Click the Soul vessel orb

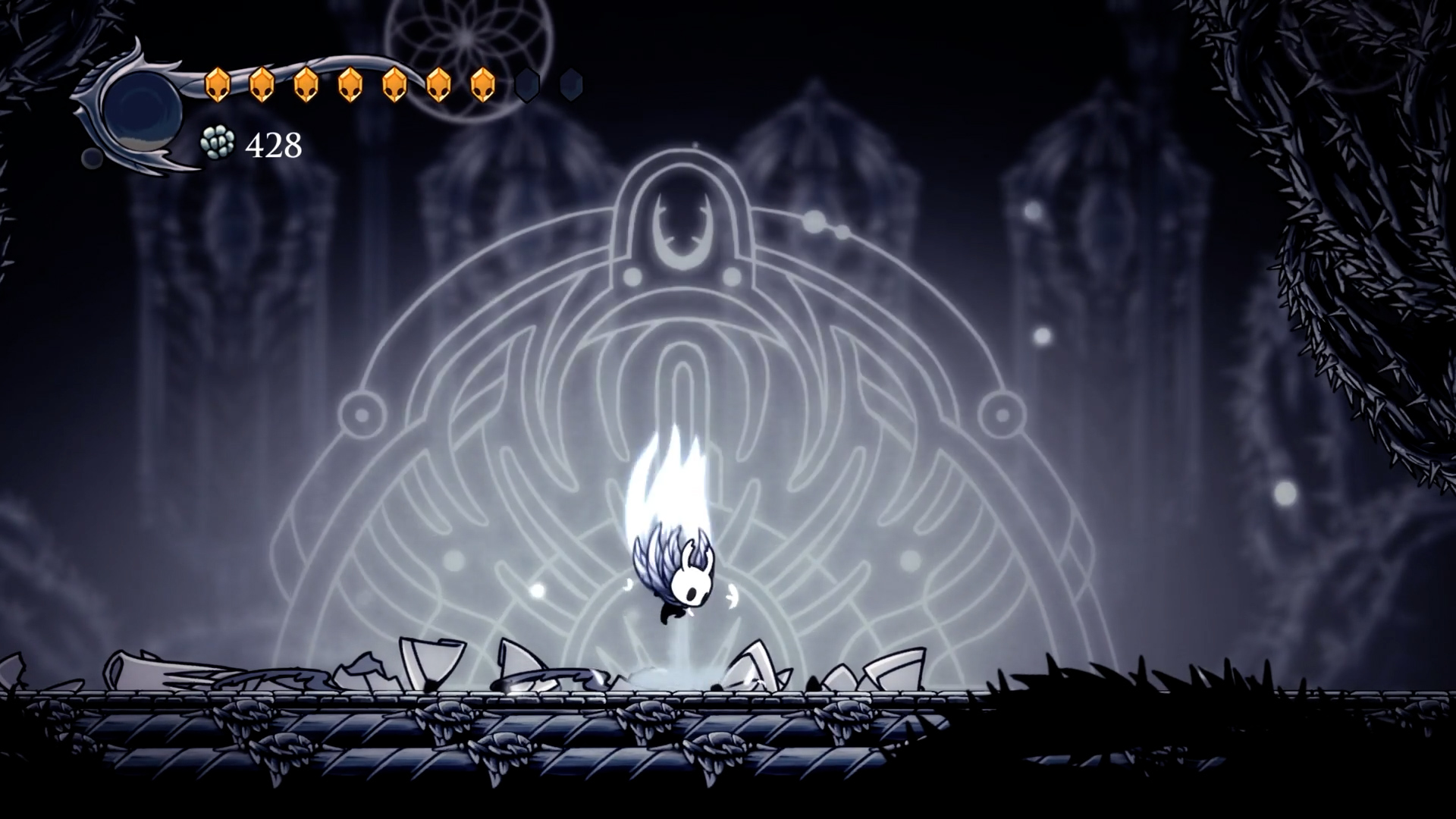(142, 110)
